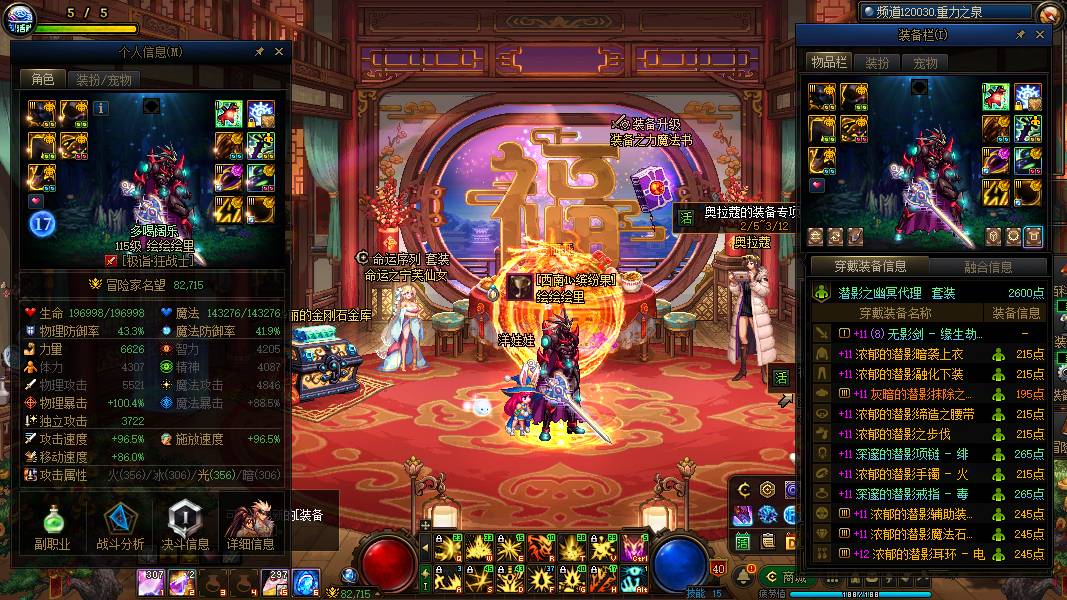The width and height of the screenshot is (1067, 600).
Task: View the 详细信息 detailed stats
Action: (x=250, y=525)
